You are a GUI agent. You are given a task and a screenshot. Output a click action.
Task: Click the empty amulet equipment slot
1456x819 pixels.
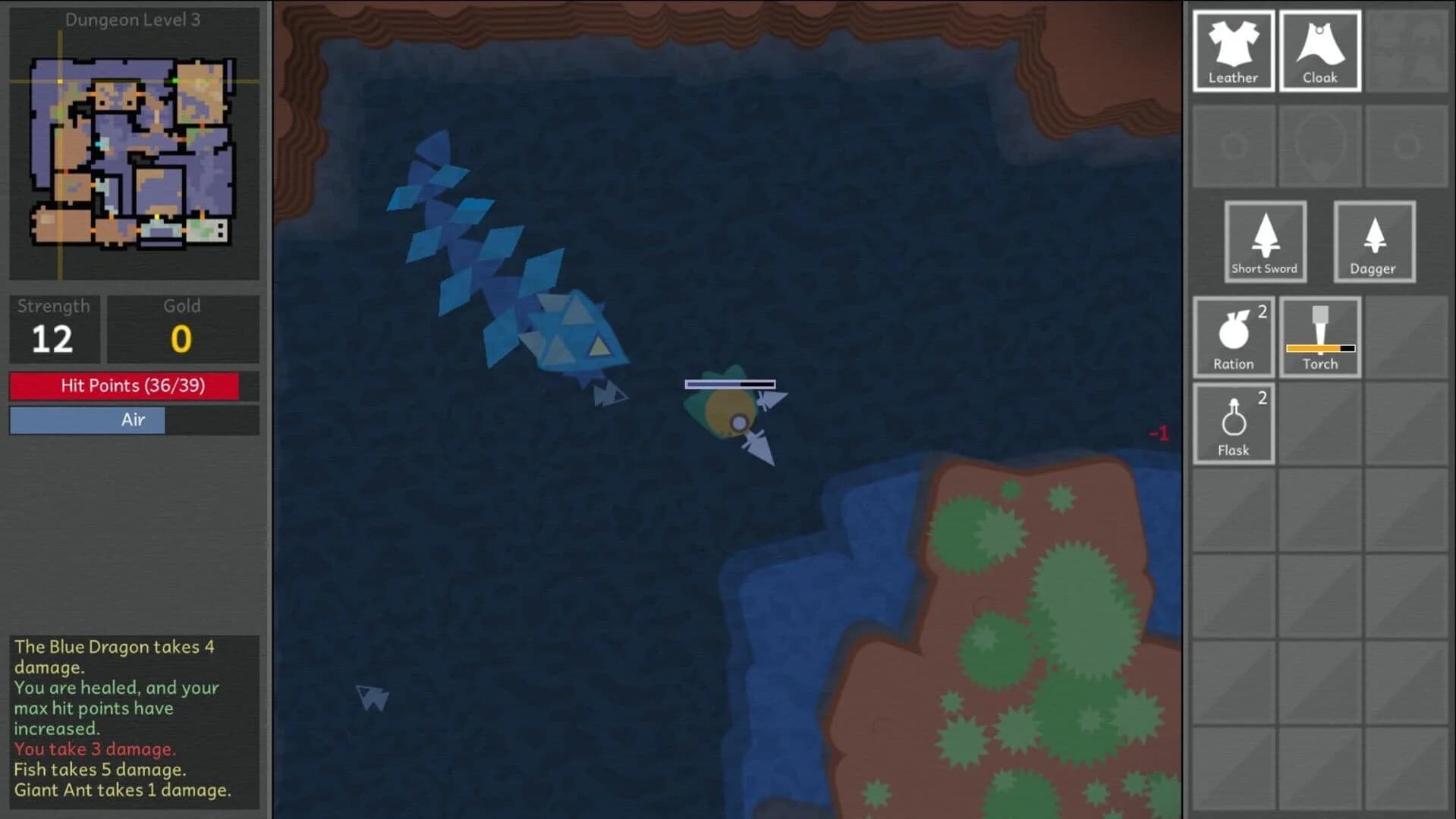(1320, 146)
